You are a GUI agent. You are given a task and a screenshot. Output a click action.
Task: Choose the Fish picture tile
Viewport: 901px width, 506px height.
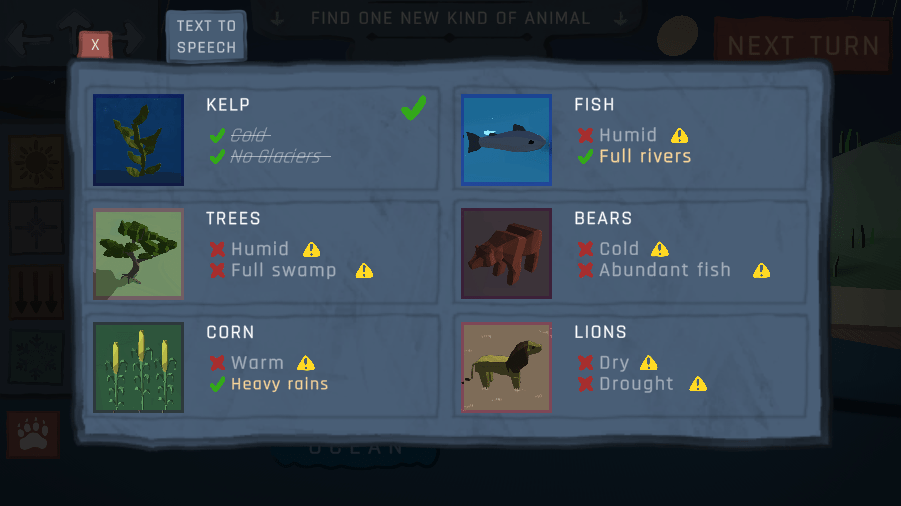pyautogui.click(x=506, y=140)
